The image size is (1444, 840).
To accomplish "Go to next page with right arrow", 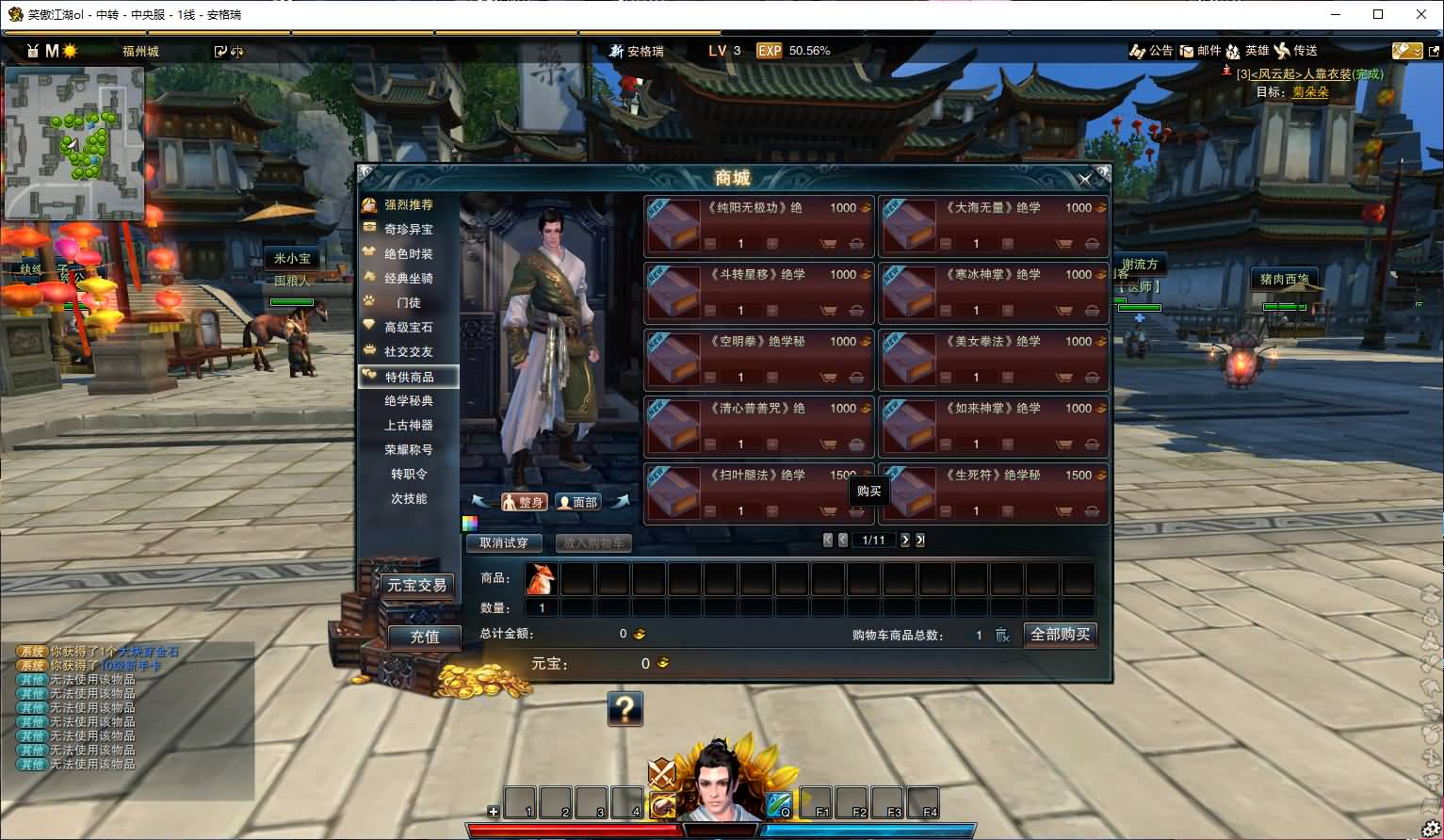I will click(x=904, y=540).
